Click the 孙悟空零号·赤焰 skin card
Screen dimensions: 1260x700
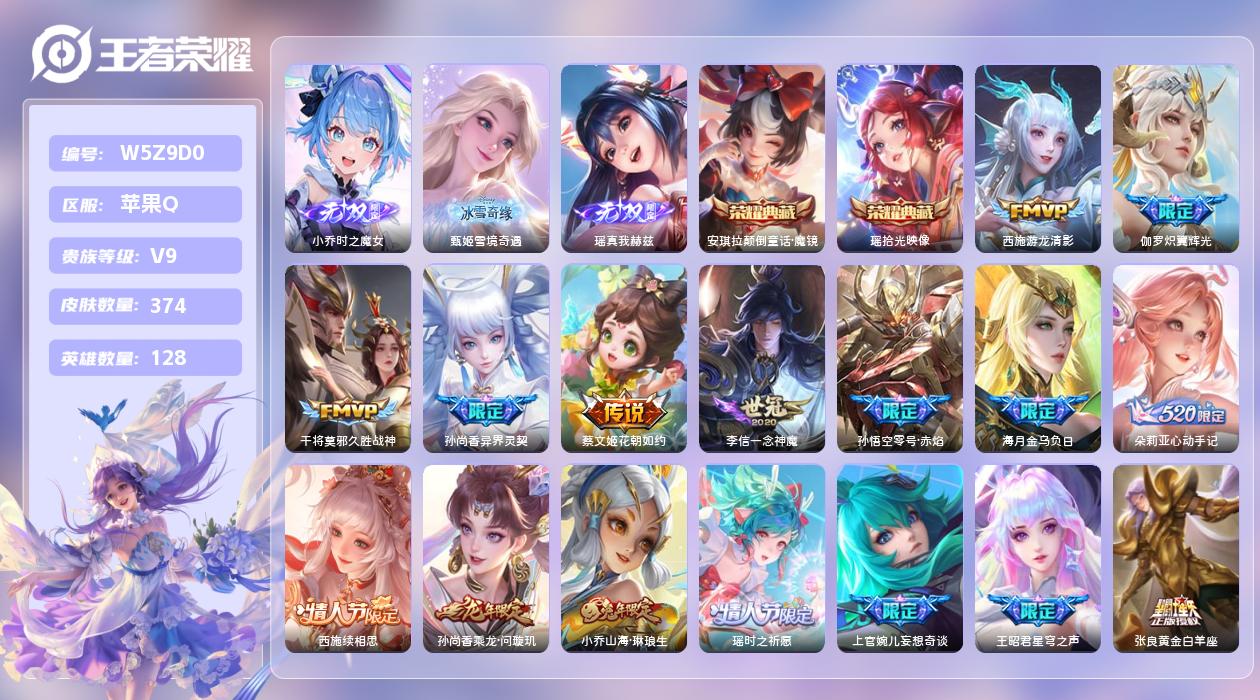[900, 358]
